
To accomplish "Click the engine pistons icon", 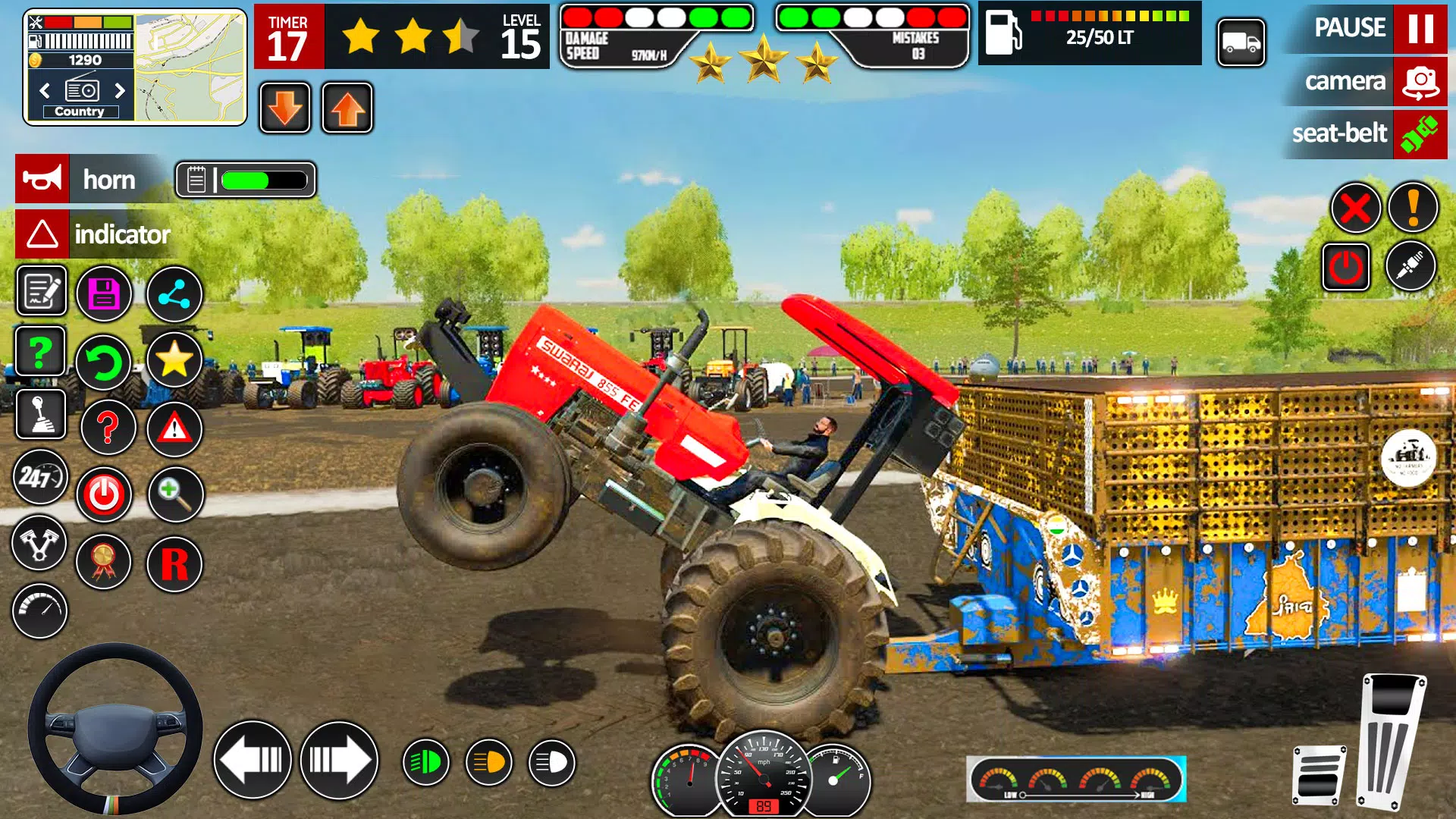I will pyautogui.click(x=39, y=544).
